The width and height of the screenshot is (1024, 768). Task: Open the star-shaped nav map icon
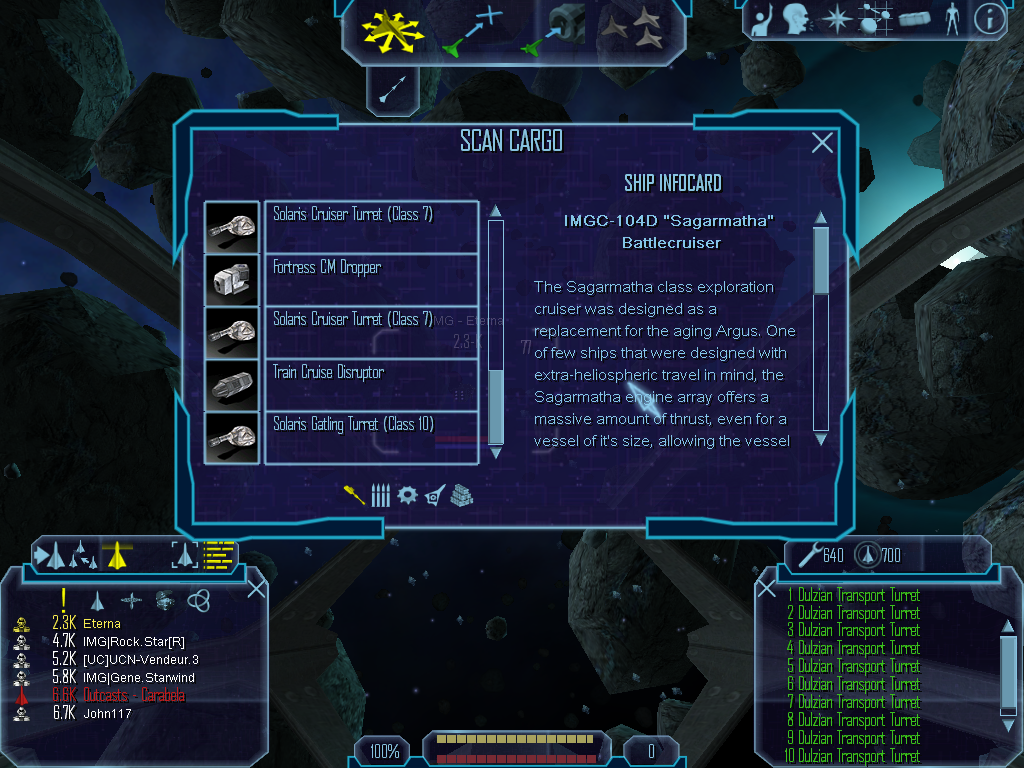(x=835, y=19)
